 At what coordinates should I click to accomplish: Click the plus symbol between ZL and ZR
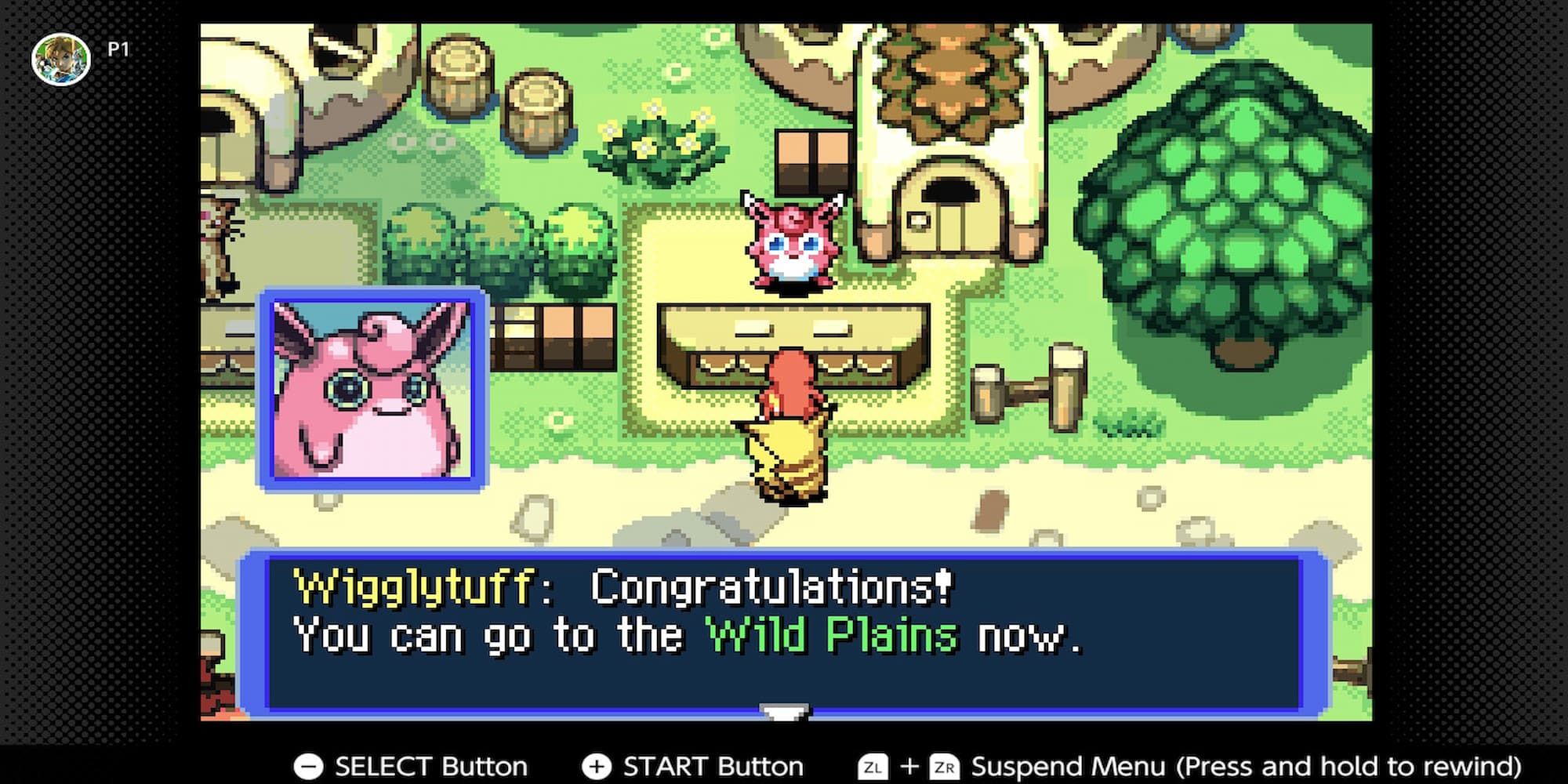[x=910, y=766]
